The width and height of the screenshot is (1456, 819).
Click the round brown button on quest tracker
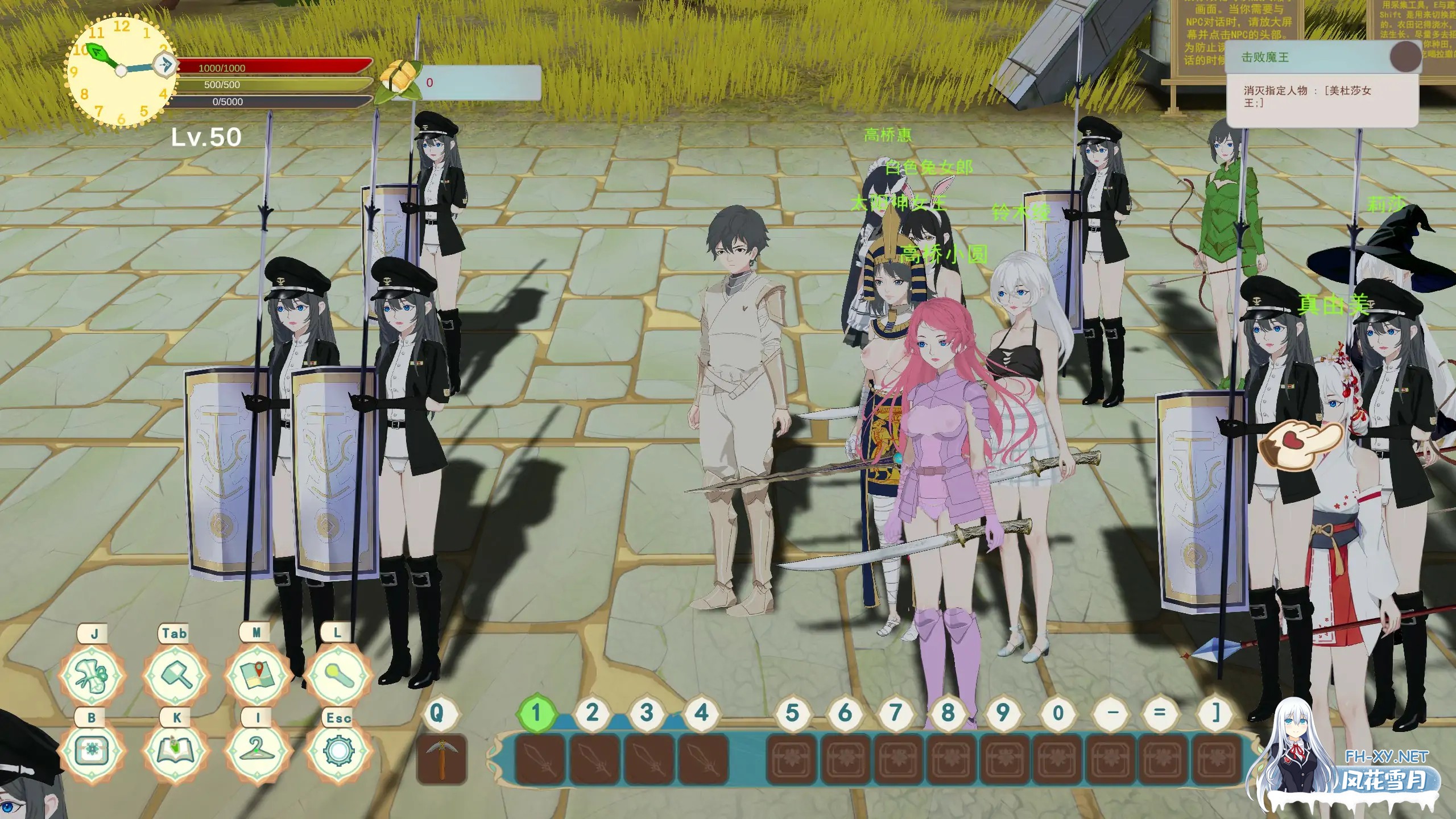point(1405,57)
